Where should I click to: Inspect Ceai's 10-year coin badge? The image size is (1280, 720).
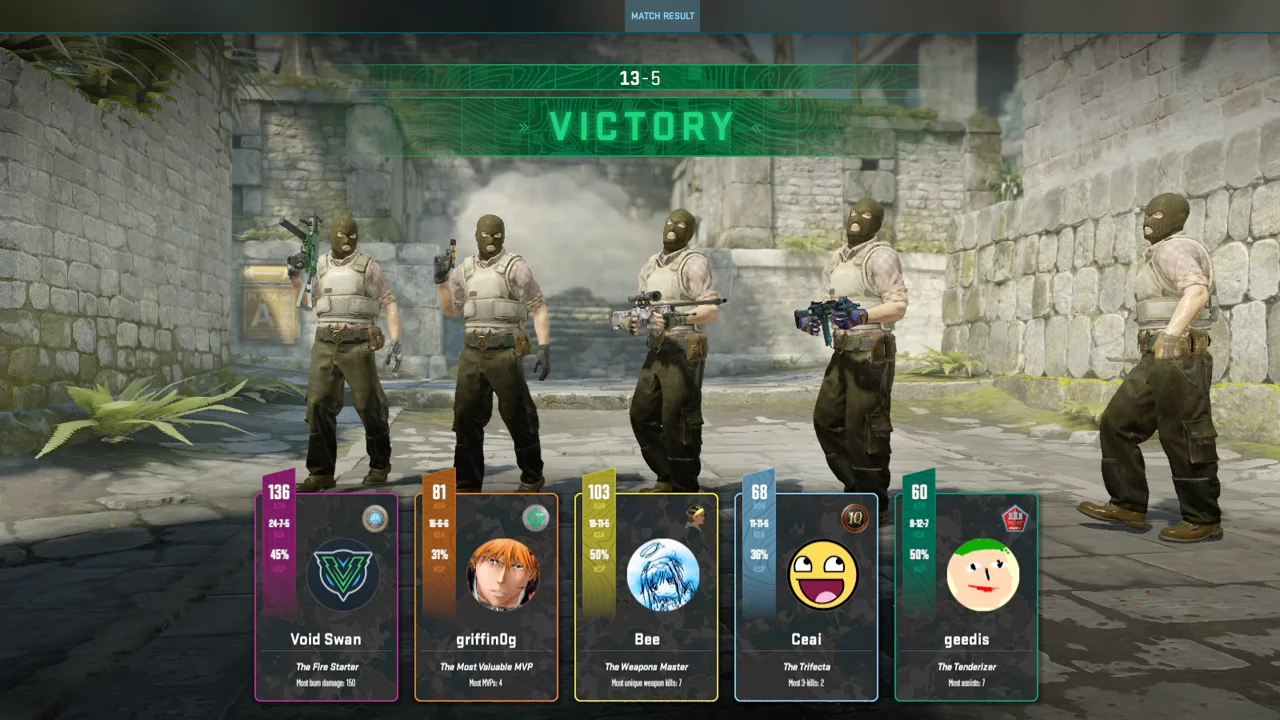coord(855,518)
